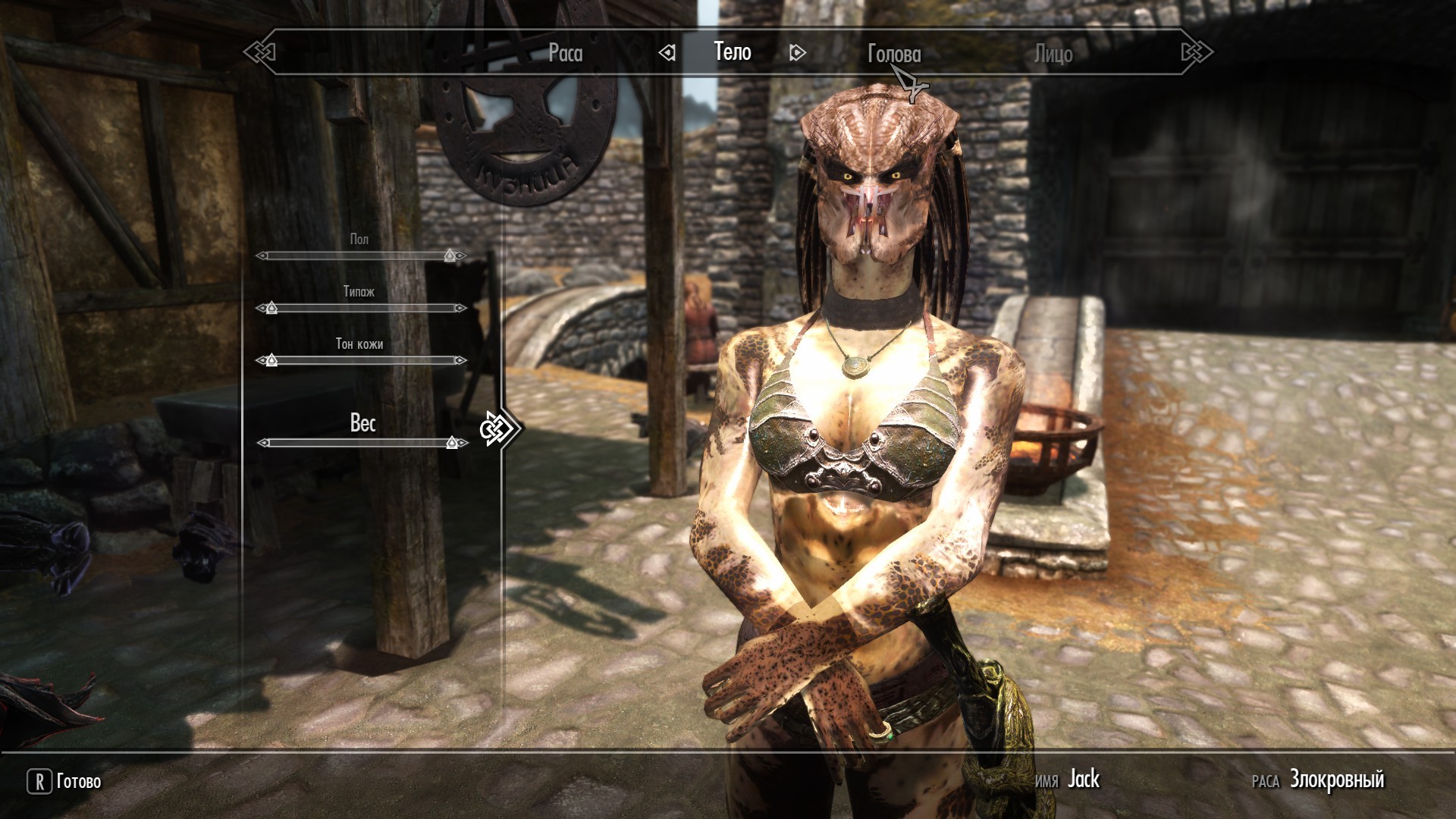Switch to the Лицо tab
This screenshot has height=819, width=1456.
(1053, 54)
